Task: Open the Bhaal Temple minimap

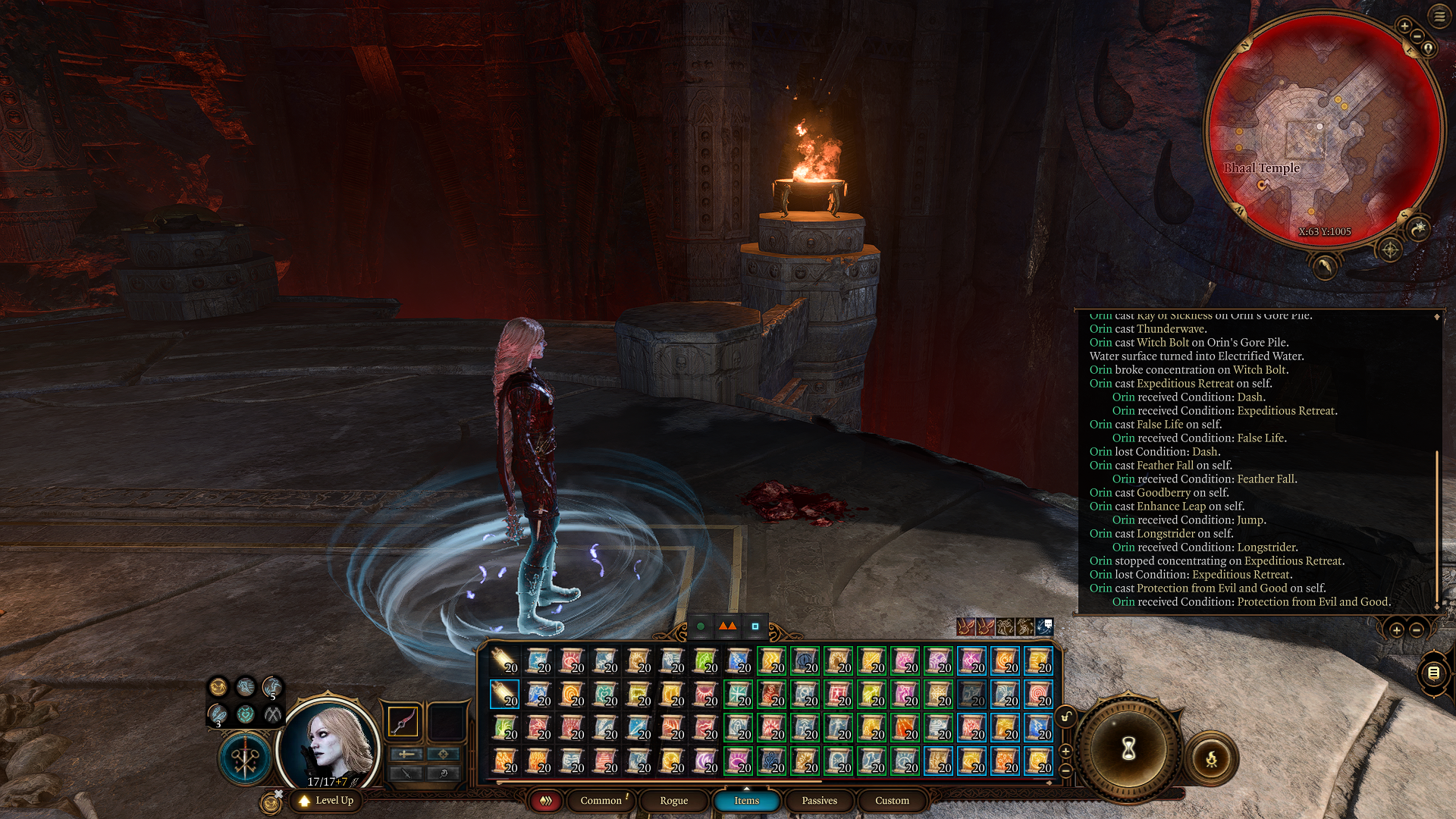Action: pyautogui.click(x=1323, y=130)
